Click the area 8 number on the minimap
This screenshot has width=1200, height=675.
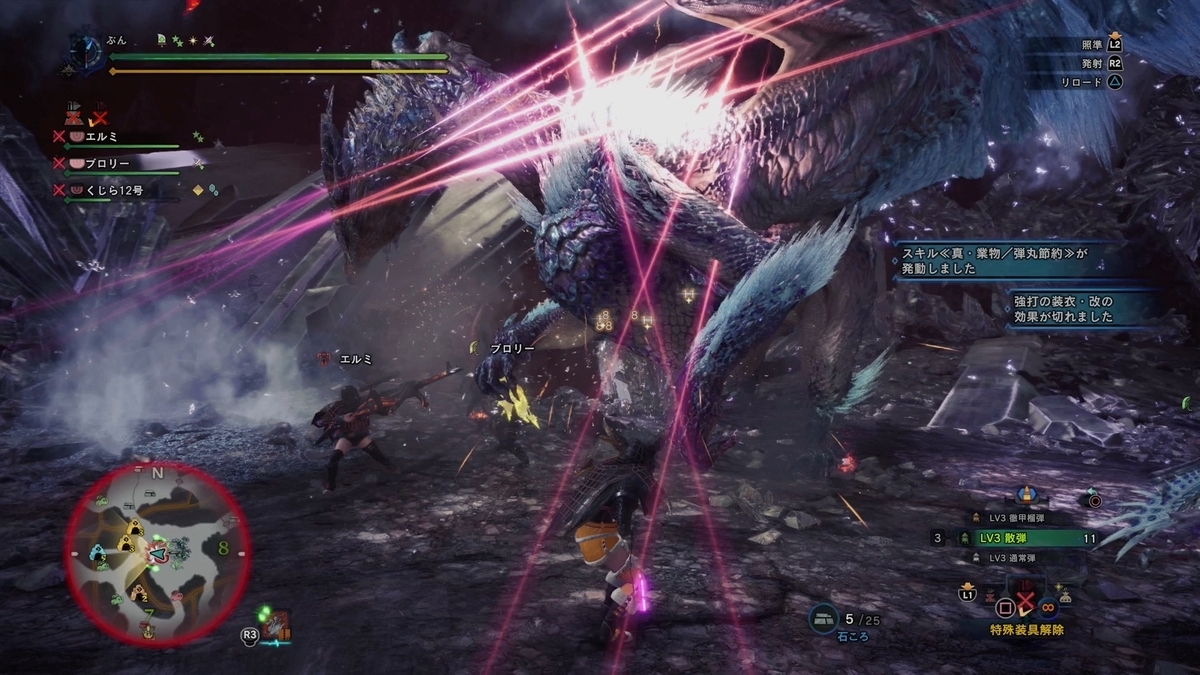[221, 547]
